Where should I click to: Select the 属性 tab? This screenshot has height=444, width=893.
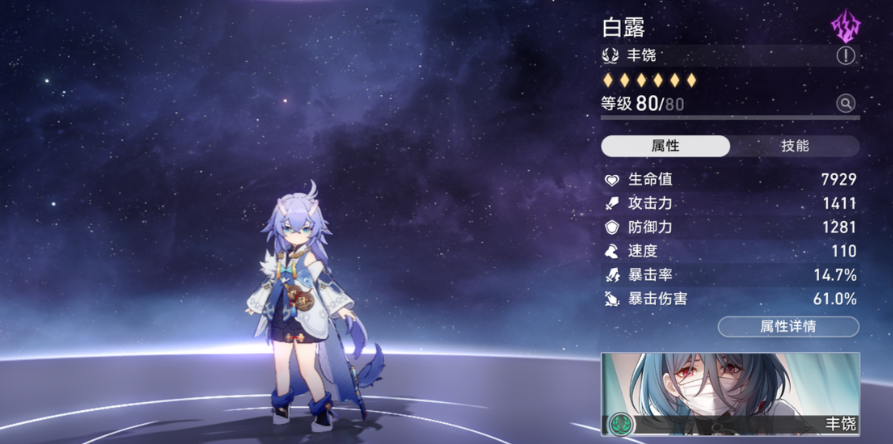pos(665,146)
